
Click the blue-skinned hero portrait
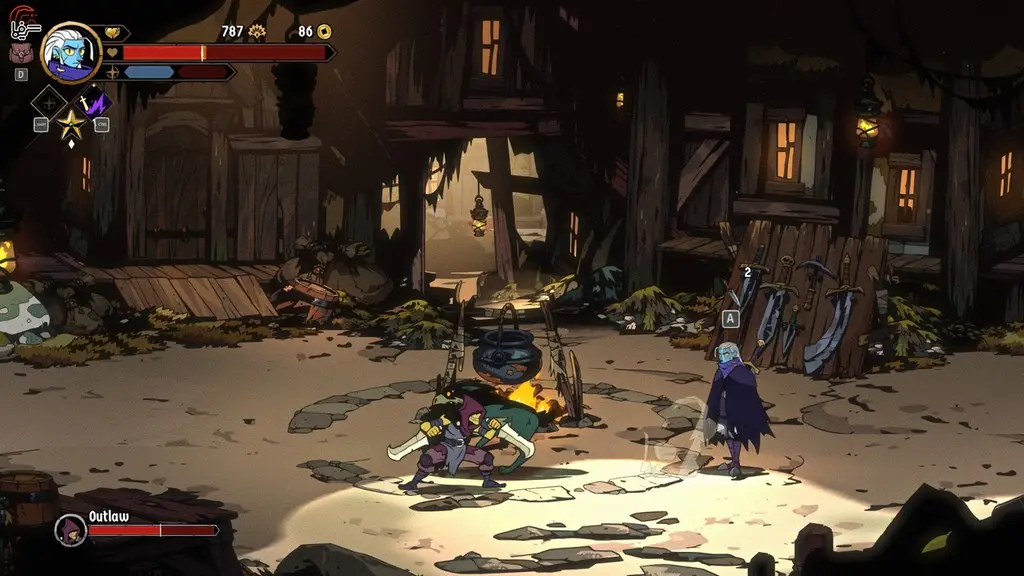(71, 52)
